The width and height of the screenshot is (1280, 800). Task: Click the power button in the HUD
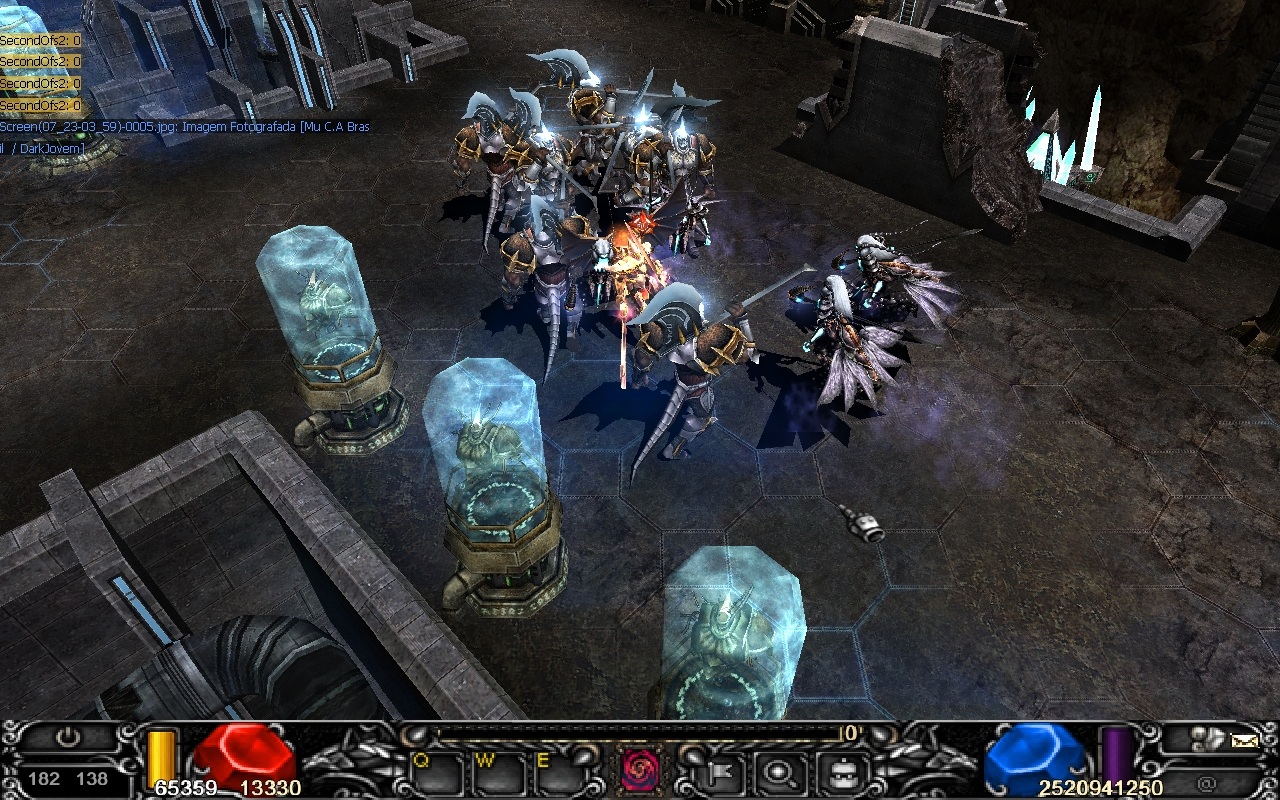(67, 739)
